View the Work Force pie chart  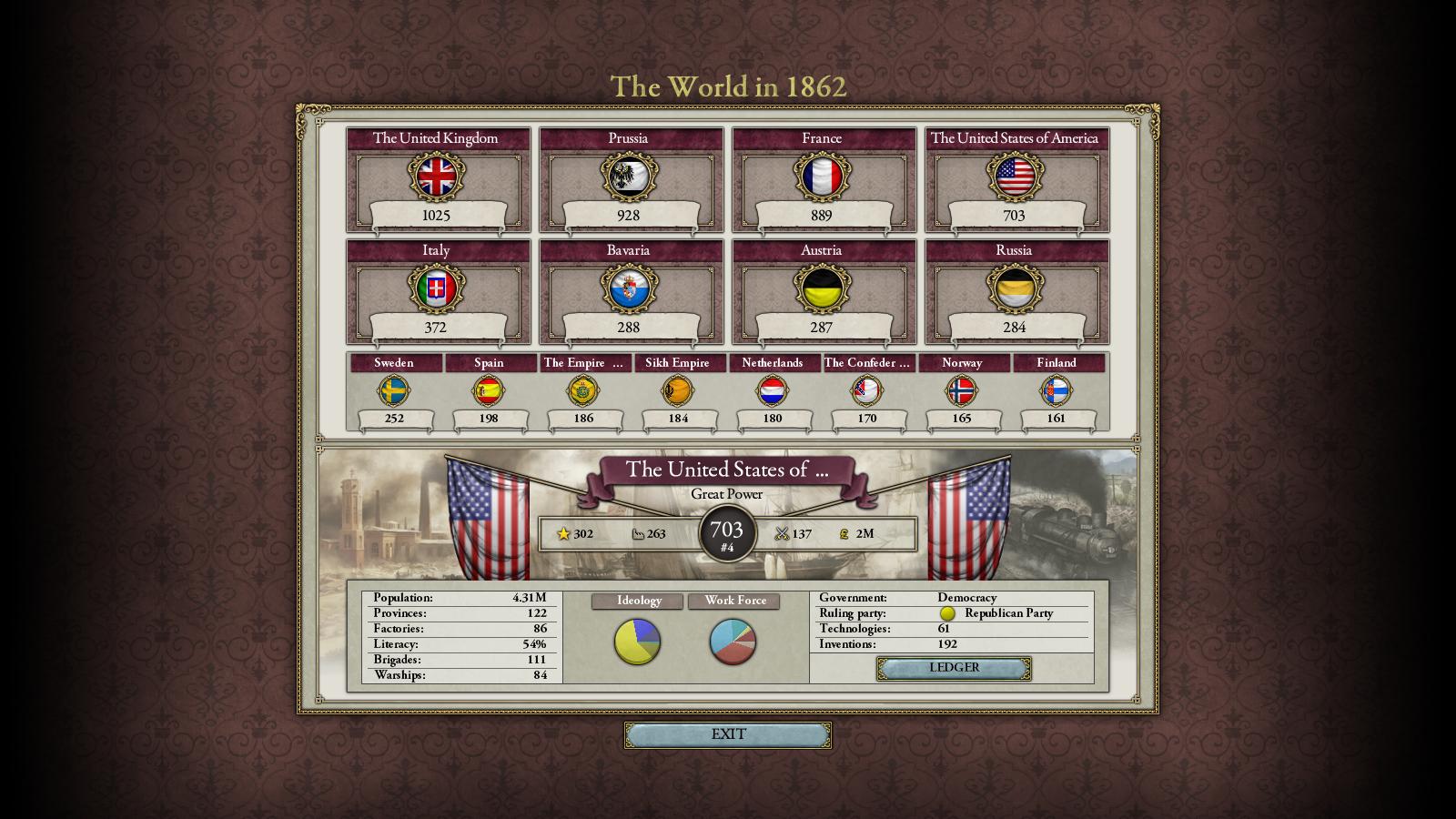coord(733,642)
